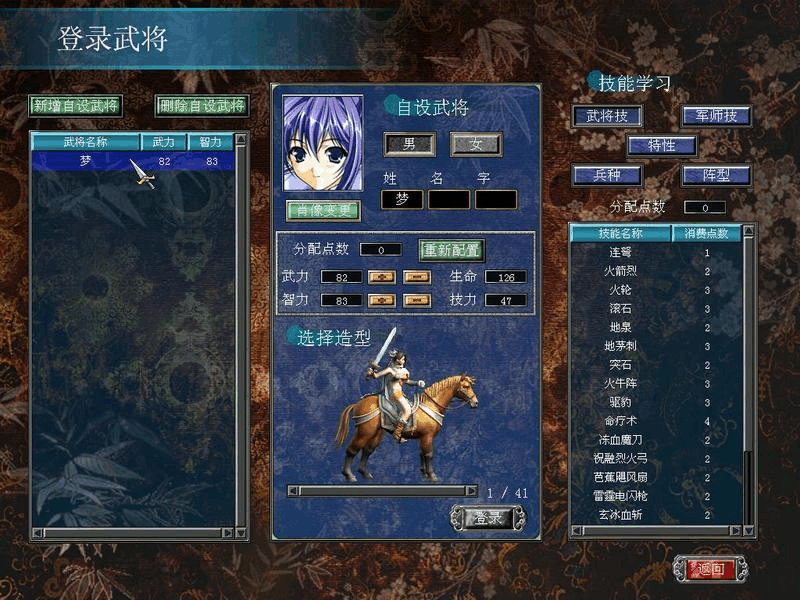
Task: Open the 兵种 category
Action: (x=607, y=175)
